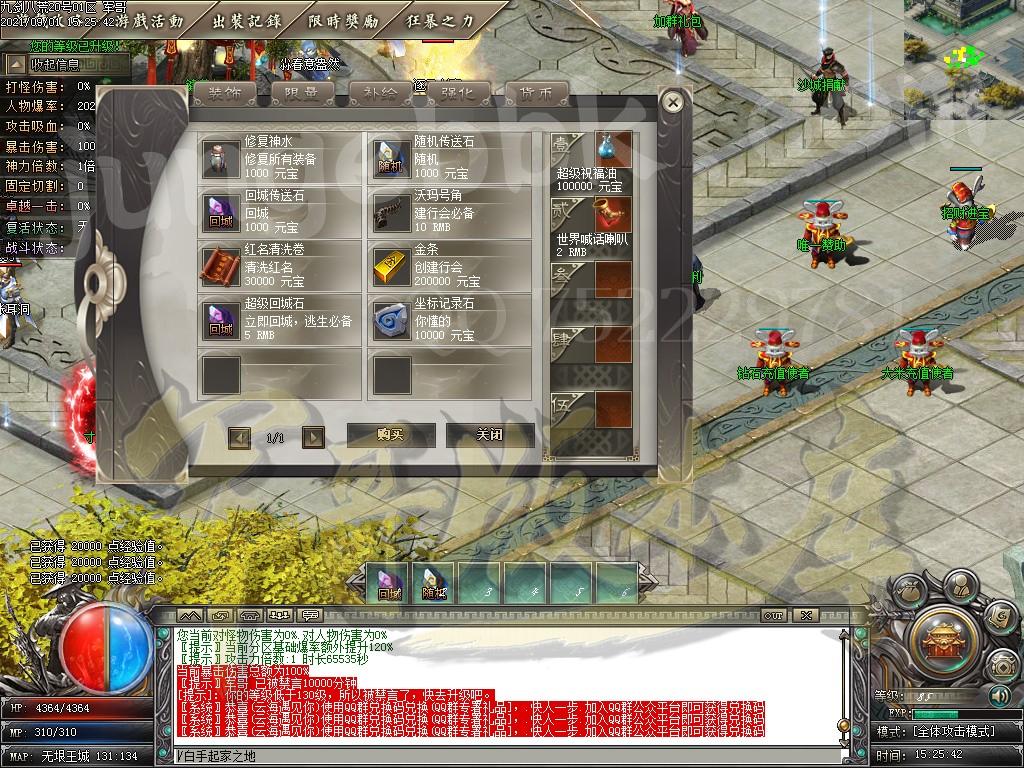Select the 修复神水 item

279,159
